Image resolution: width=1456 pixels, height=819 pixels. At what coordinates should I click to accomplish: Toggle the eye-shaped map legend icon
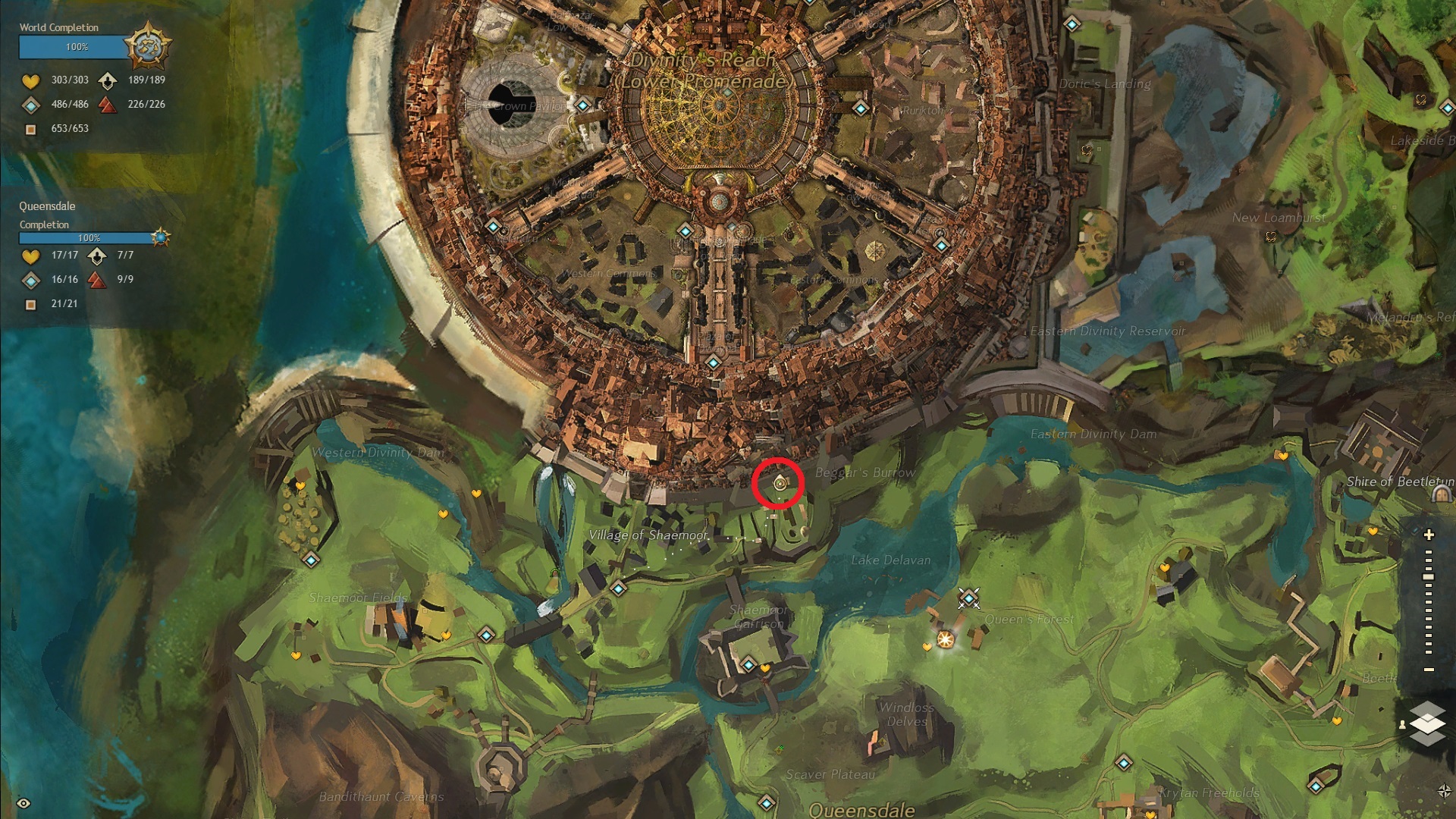click(x=24, y=803)
